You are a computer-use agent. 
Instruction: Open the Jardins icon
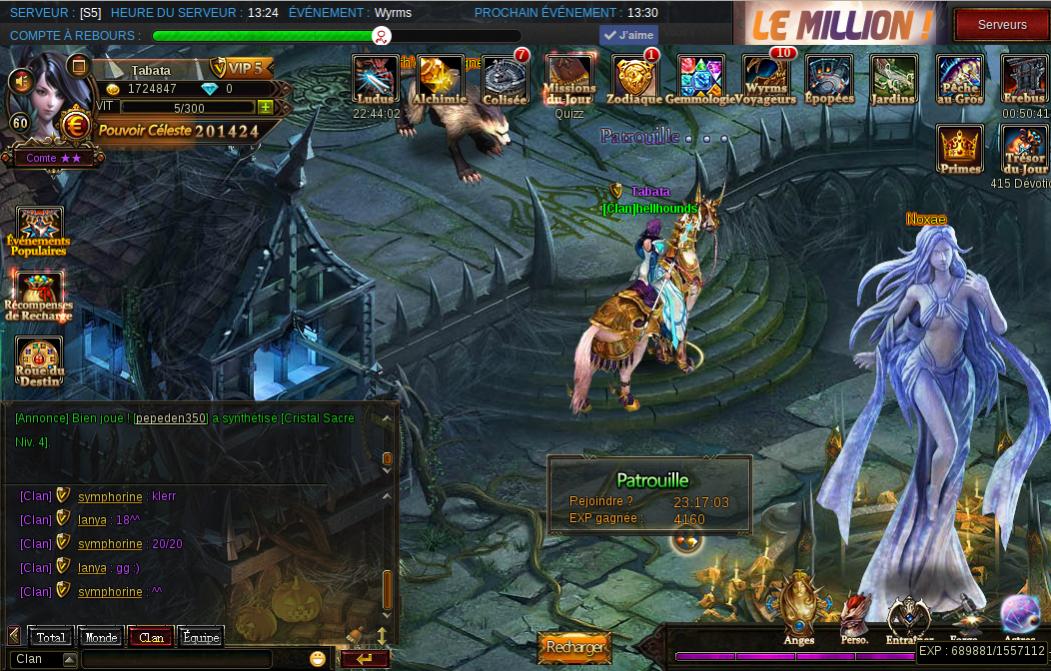pyautogui.click(x=893, y=79)
